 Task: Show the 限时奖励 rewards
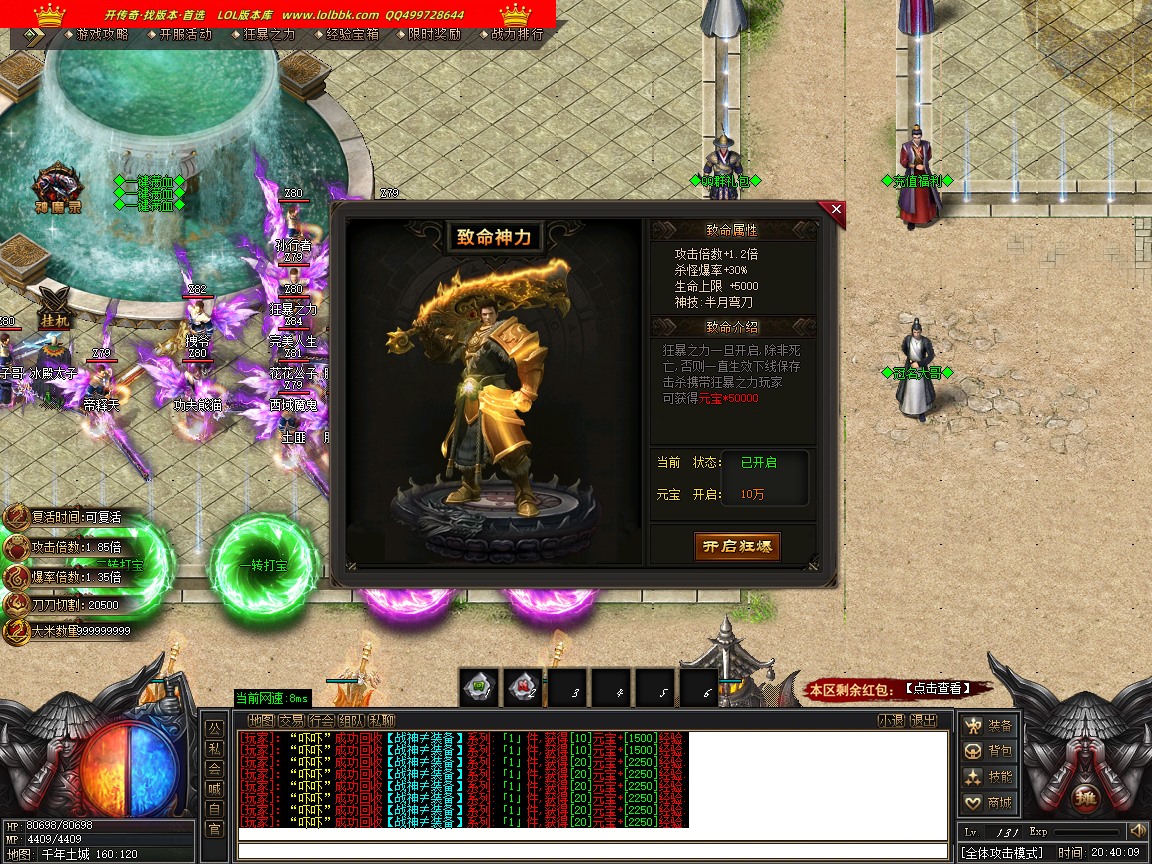[435, 34]
